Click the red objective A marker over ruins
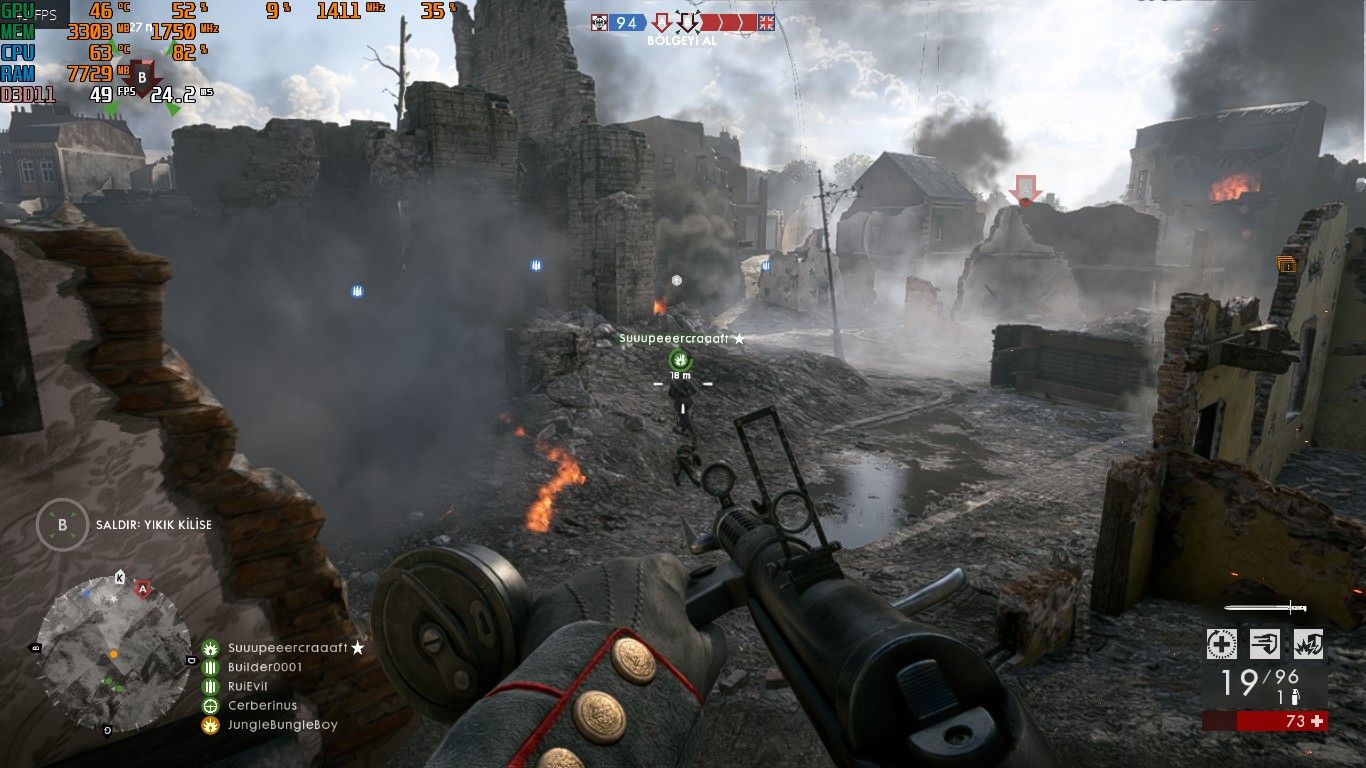Screen dimensions: 1366x768 1023,189
